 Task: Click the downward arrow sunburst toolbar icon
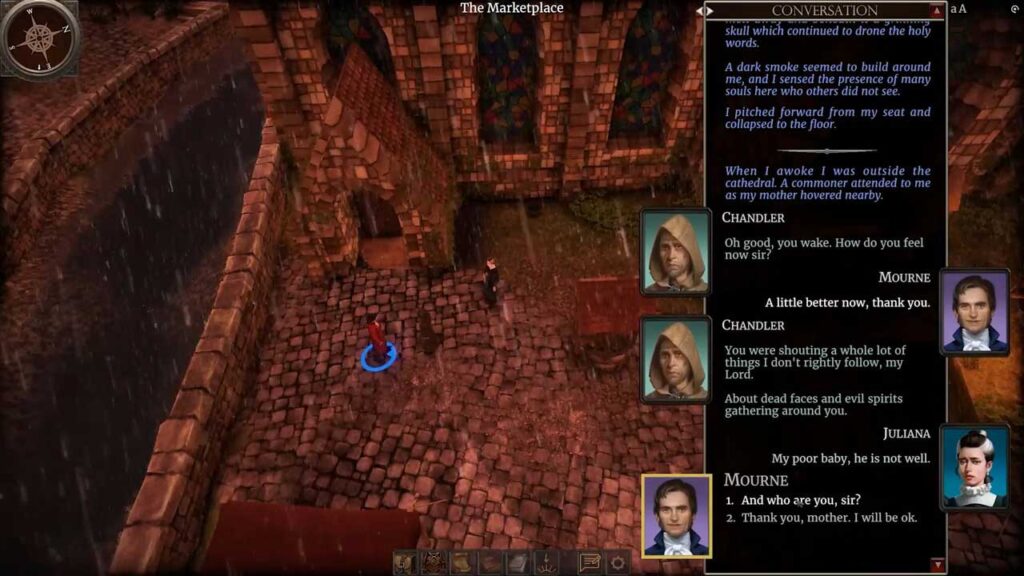click(546, 563)
